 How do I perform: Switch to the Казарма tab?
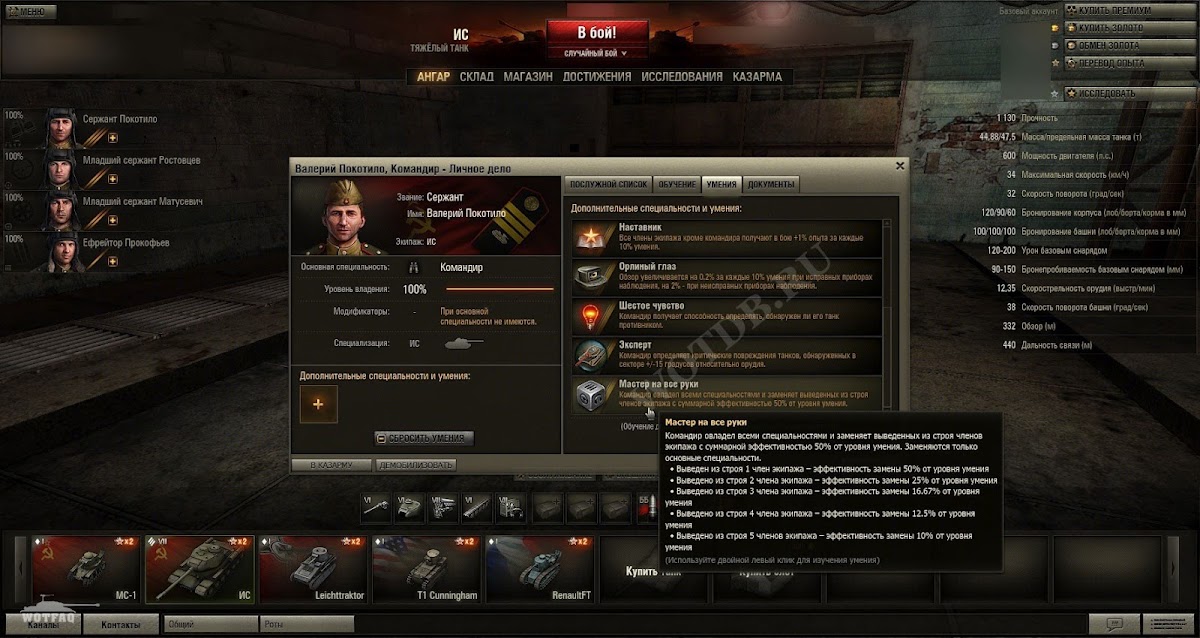click(757, 77)
